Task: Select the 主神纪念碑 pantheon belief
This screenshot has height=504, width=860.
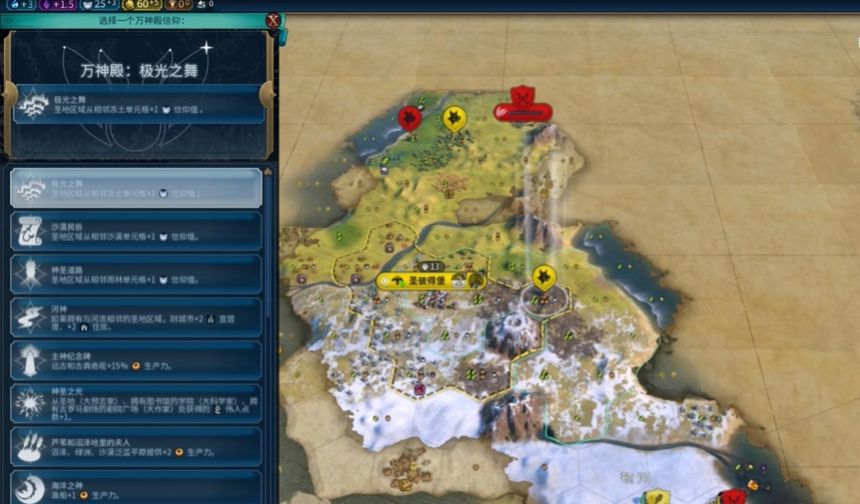Action: pyautogui.click(x=136, y=360)
